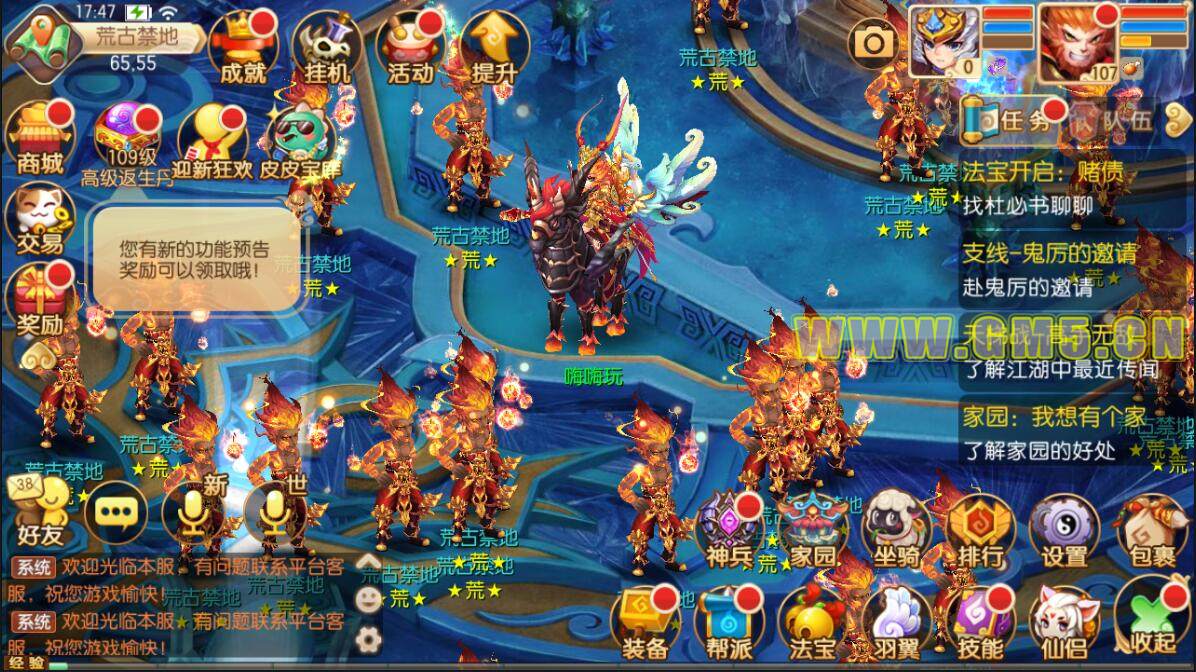The height and width of the screenshot is (672, 1196).
Task: Open the 包裹 inventory bag
Action: 1150,530
